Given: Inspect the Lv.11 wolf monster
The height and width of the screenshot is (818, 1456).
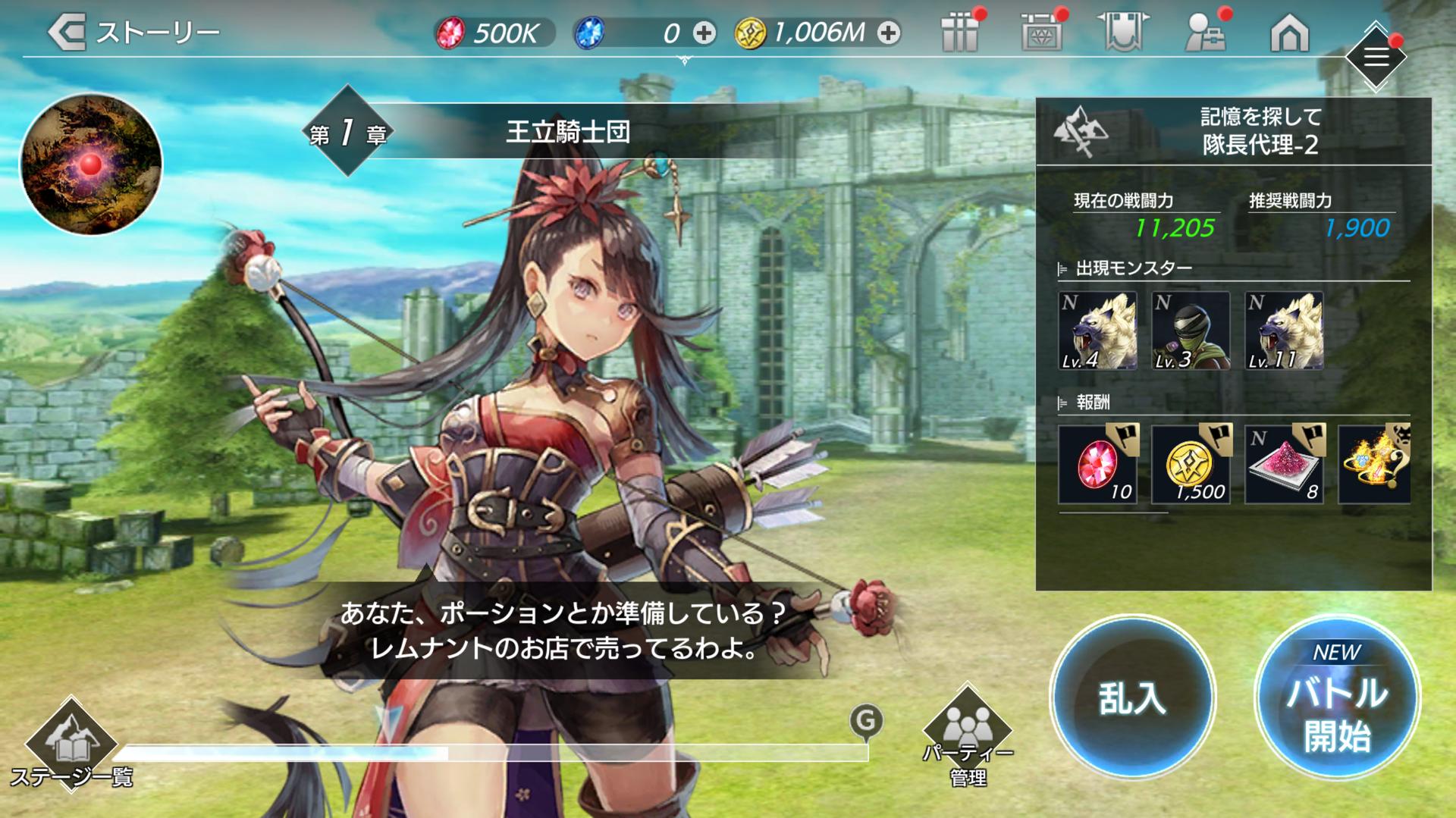Looking at the screenshot, I should point(1284,331).
